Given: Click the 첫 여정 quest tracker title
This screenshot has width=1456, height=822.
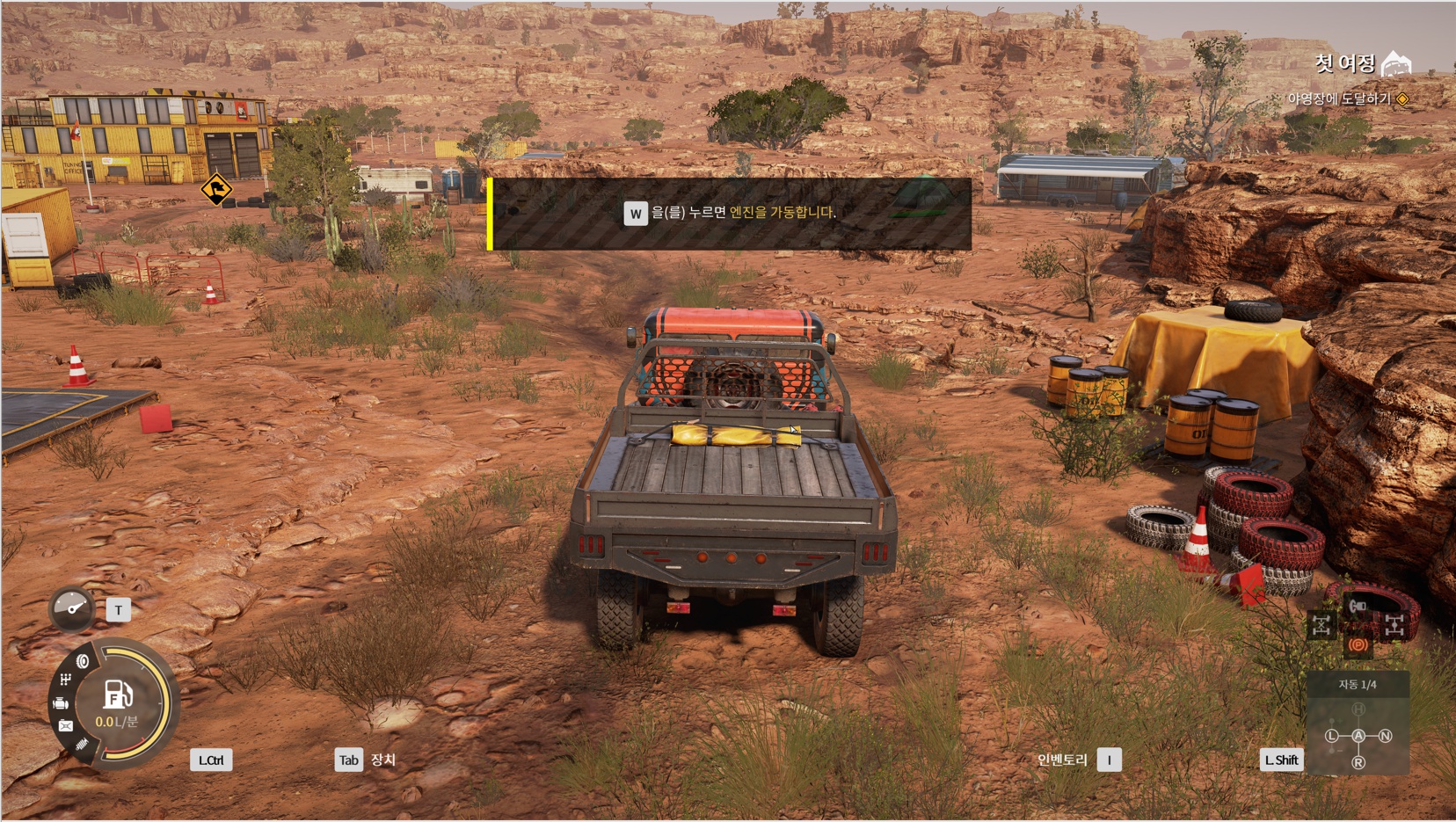Looking at the screenshot, I should click(1345, 63).
